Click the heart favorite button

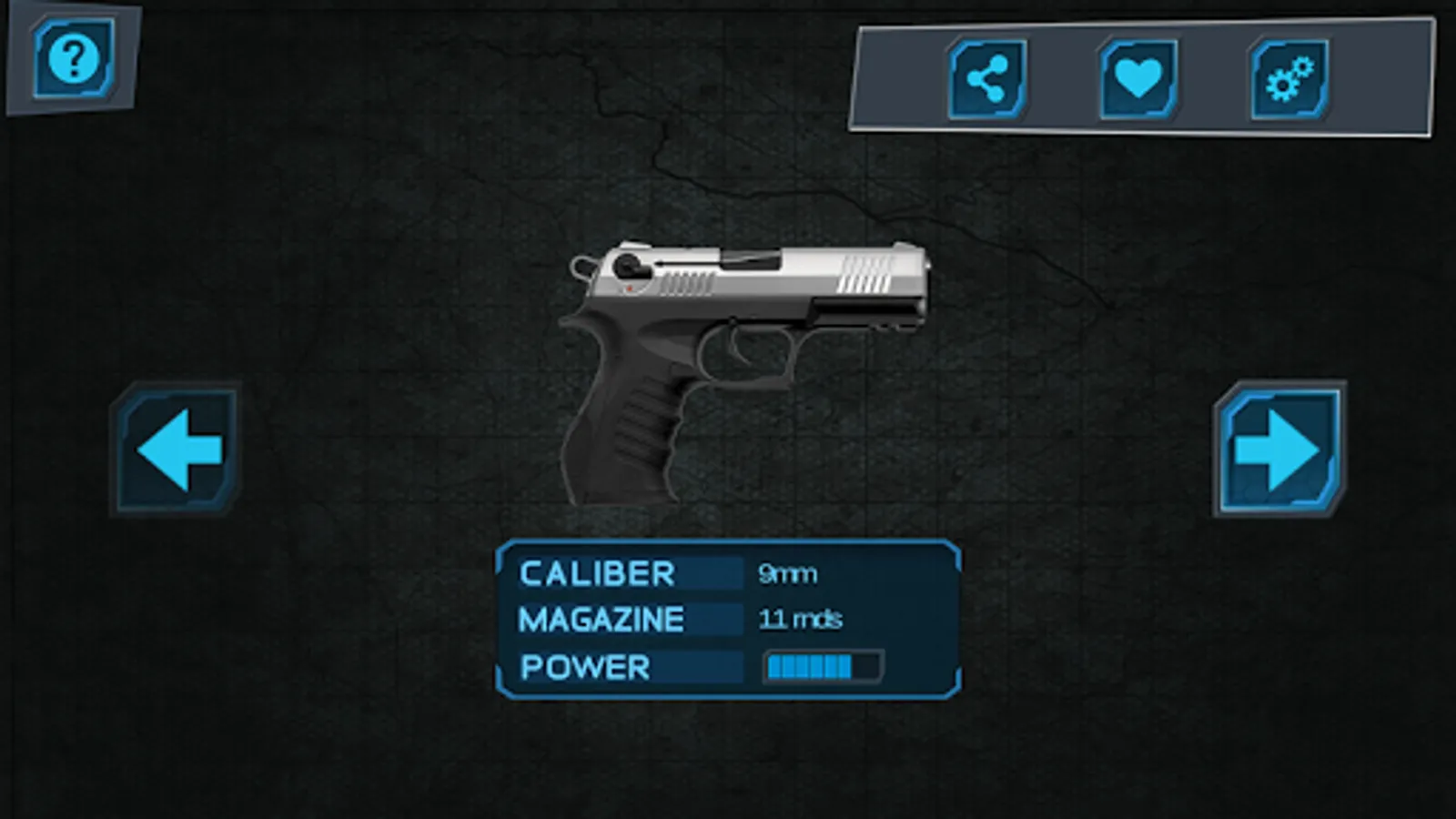(1138, 80)
